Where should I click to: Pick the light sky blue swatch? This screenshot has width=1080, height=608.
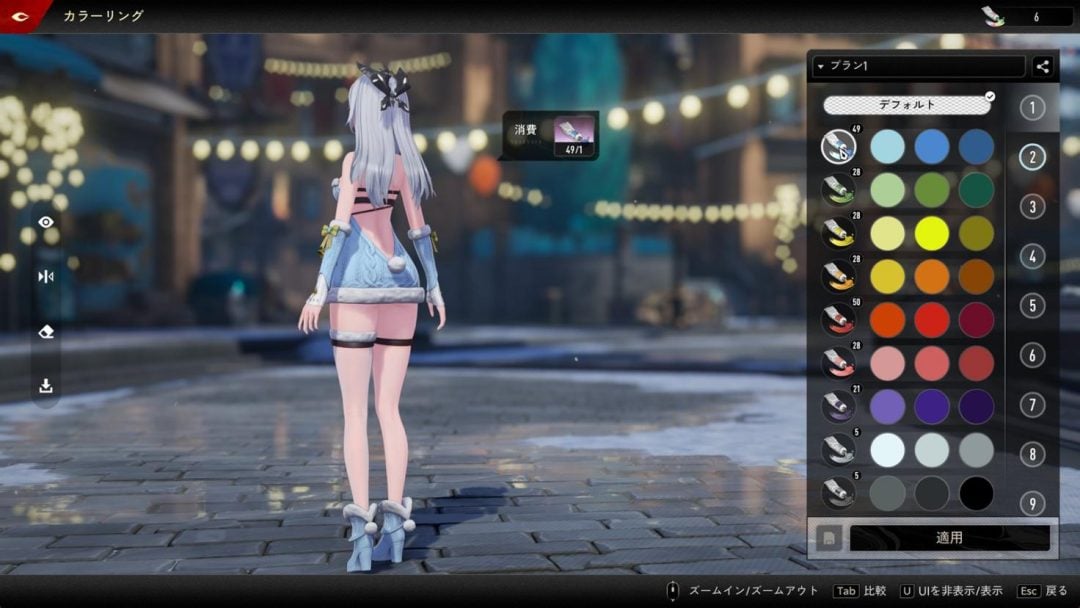[887, 147]
